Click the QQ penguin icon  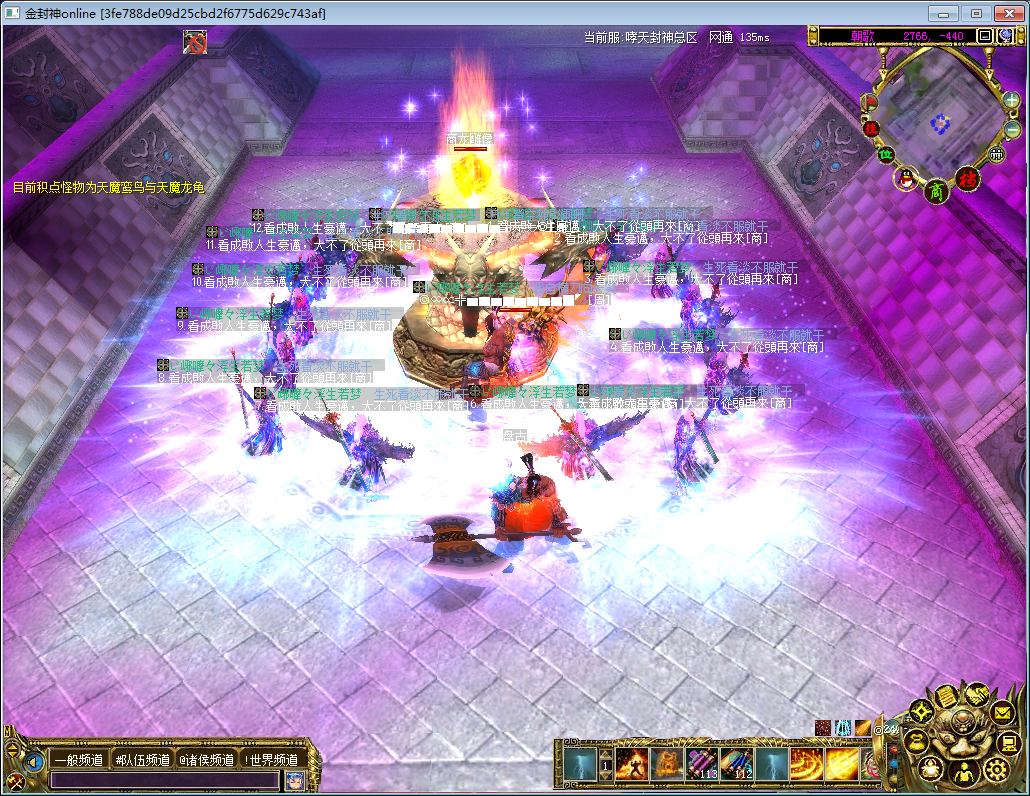click(908, 179)
